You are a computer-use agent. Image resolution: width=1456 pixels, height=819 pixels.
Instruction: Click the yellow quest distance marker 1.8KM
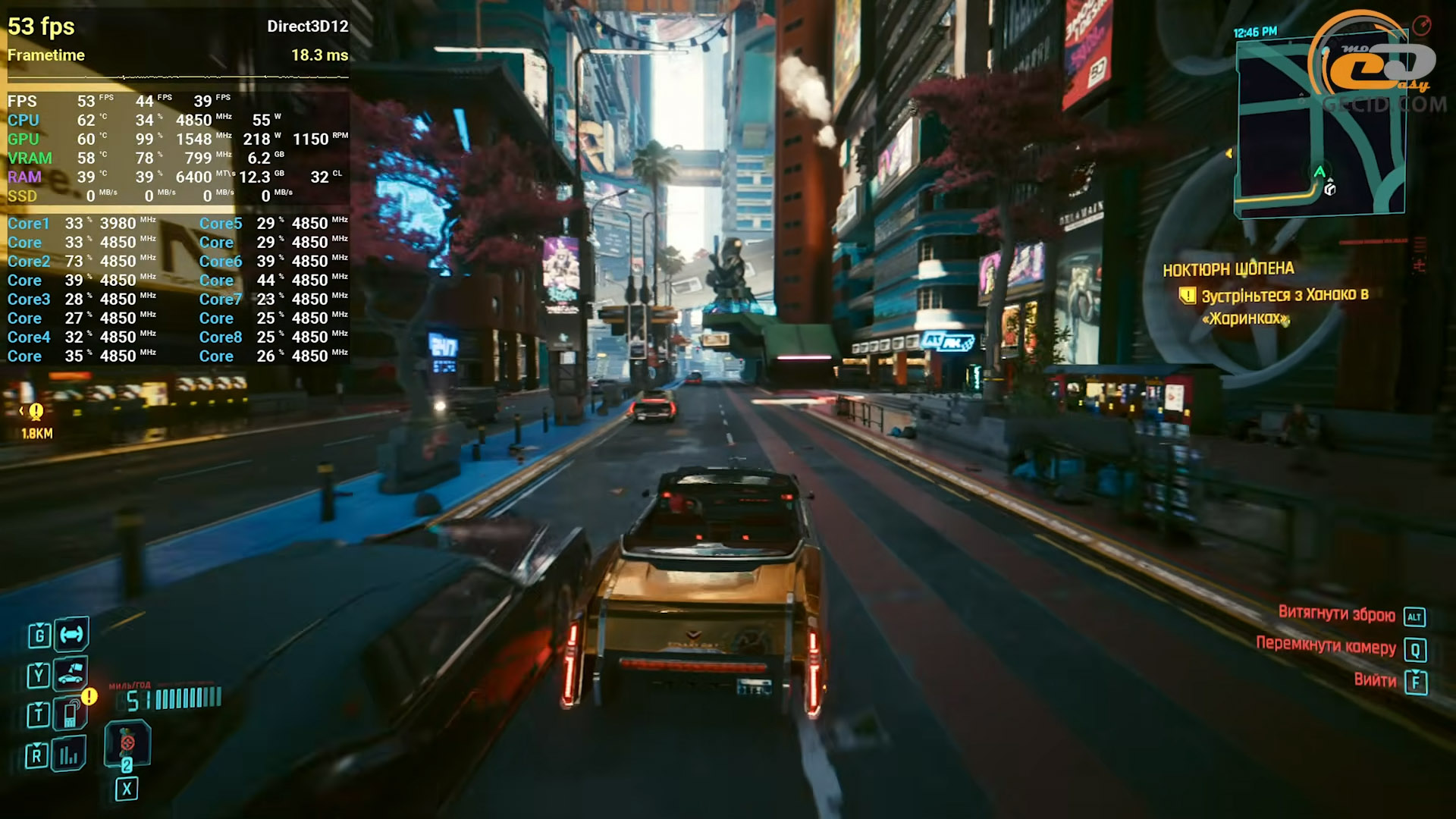pos(36,420)
